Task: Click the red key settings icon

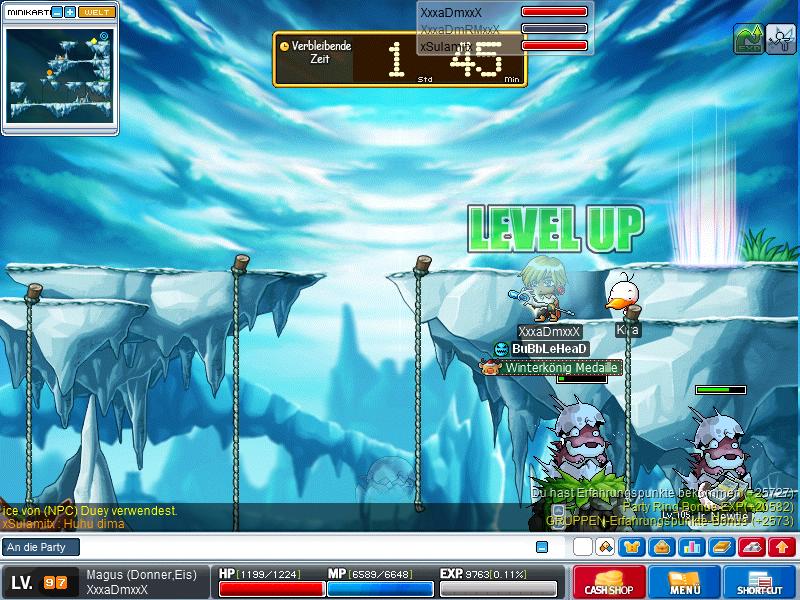Action: coord(753,547)
